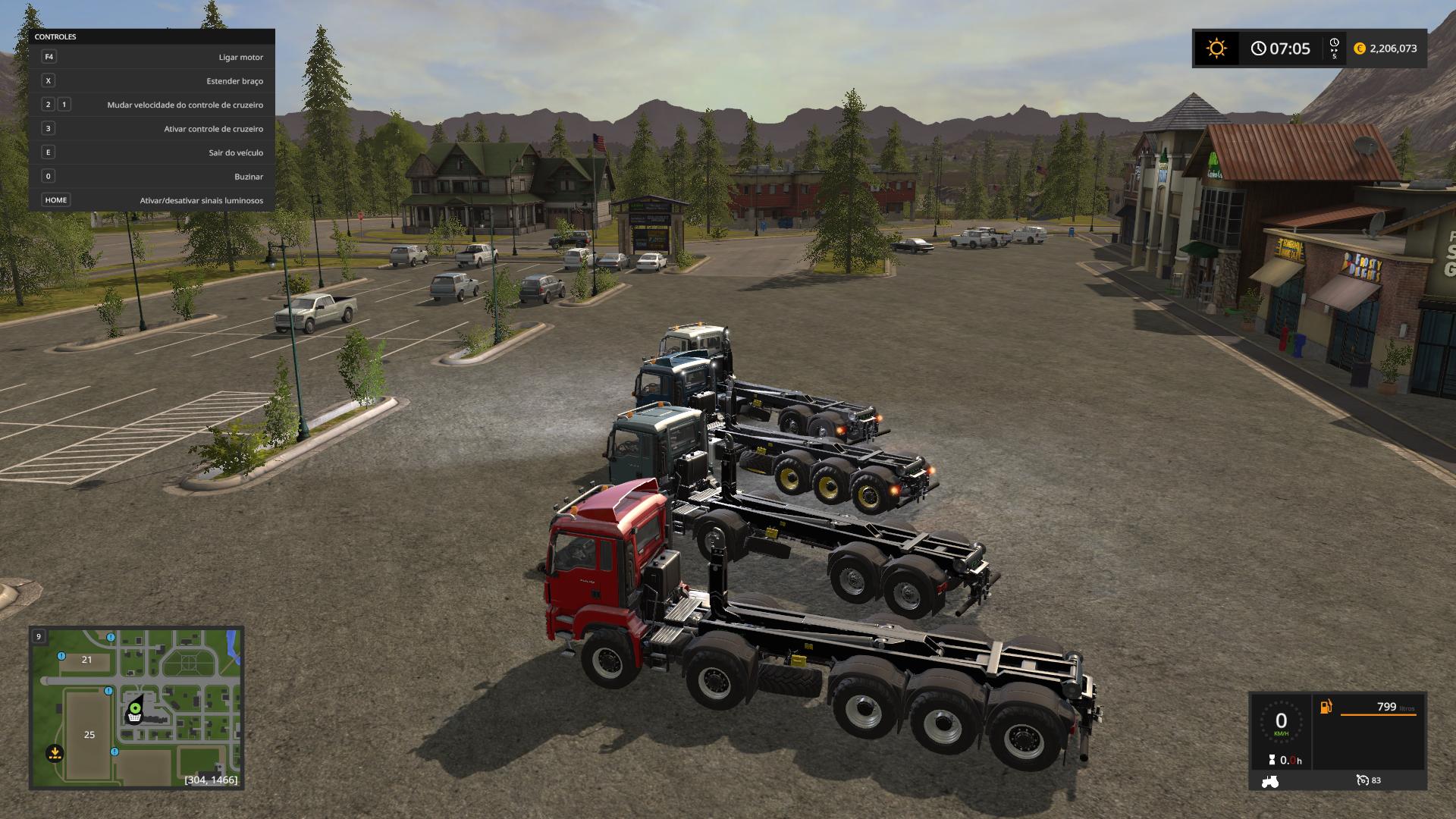Image resolution: width=1456 pixels, height=819 pixels.
Task: Click the fuel pump icon
Action: point(1326,707)
